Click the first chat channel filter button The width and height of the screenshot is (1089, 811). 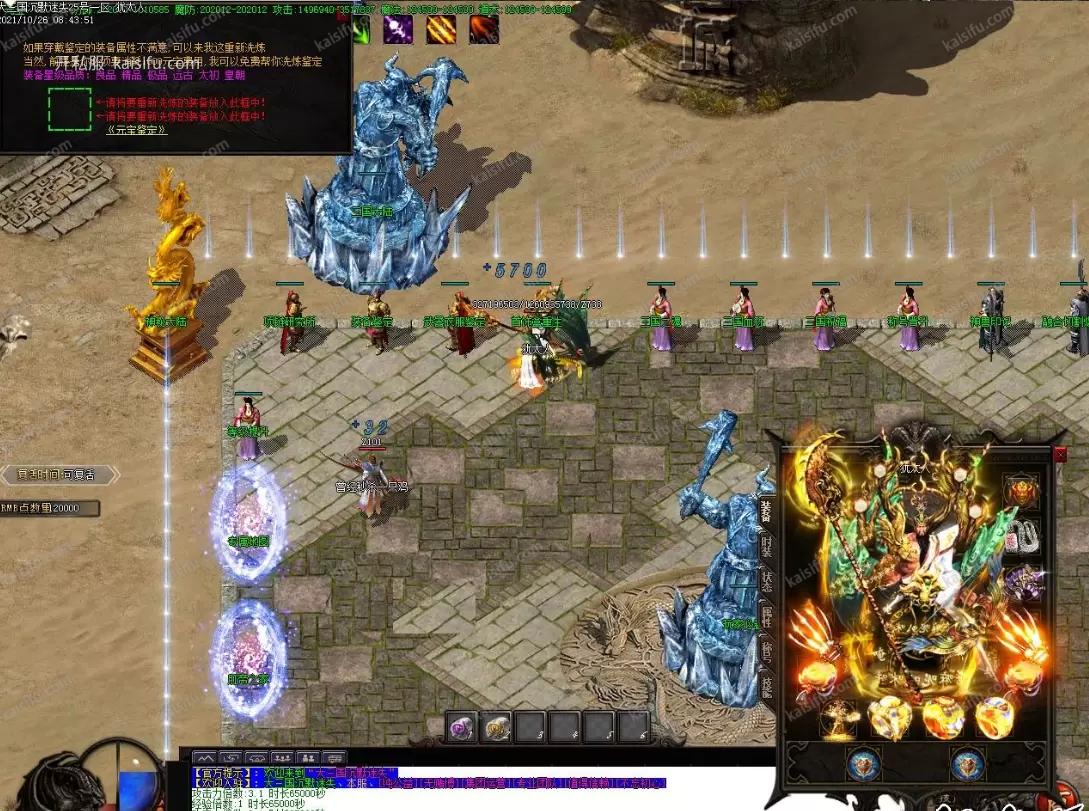pyautogui.click(x=205, y=758)
